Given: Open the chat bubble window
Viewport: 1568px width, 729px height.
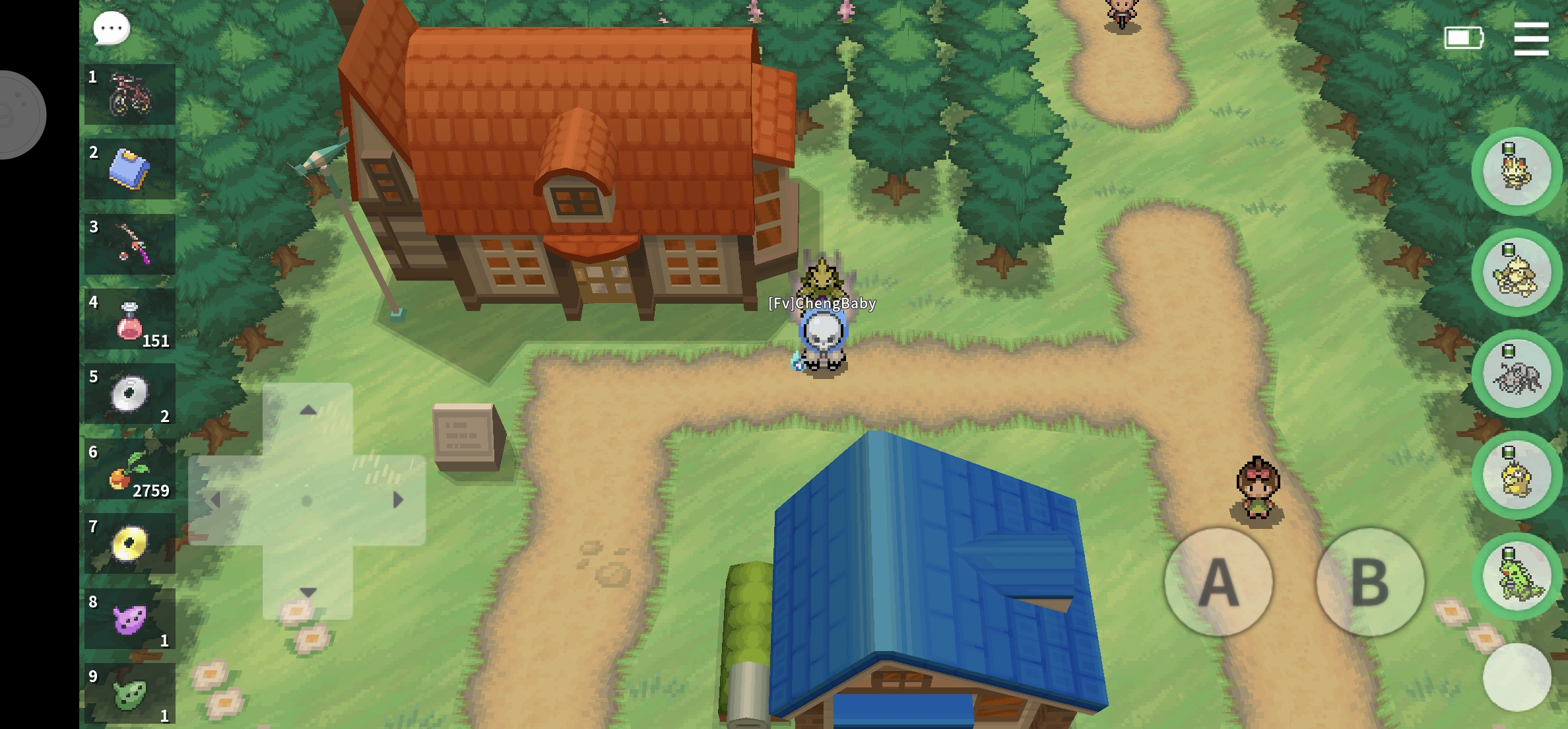Looking at the screenshot, I should coord(110,28).
